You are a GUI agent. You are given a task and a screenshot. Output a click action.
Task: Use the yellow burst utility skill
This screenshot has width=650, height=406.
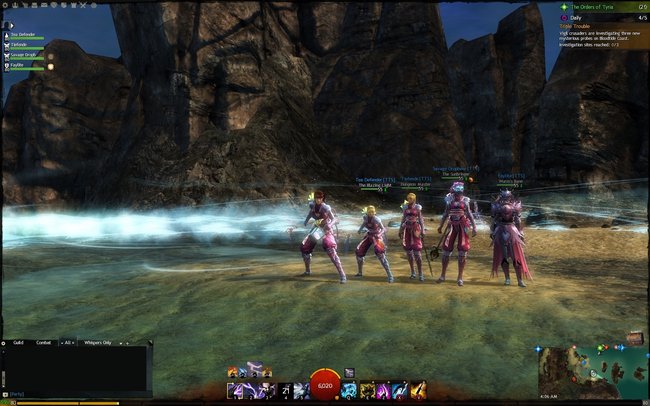pyautogui.click(x=366, y=389)
